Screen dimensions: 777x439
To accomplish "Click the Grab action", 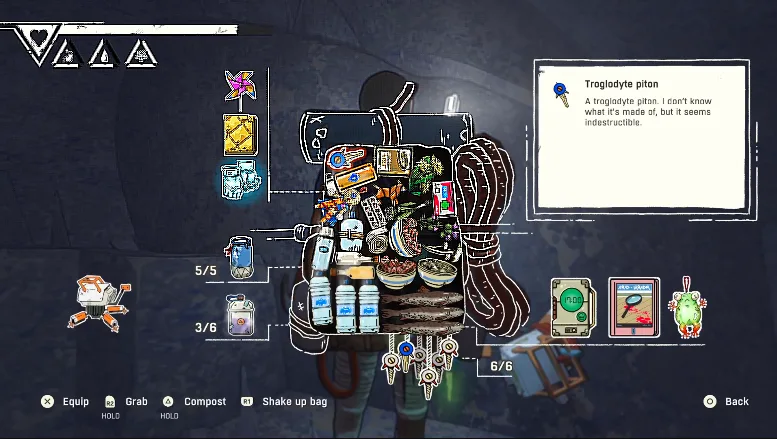I will pyautogui.click(x=126, y=401).
